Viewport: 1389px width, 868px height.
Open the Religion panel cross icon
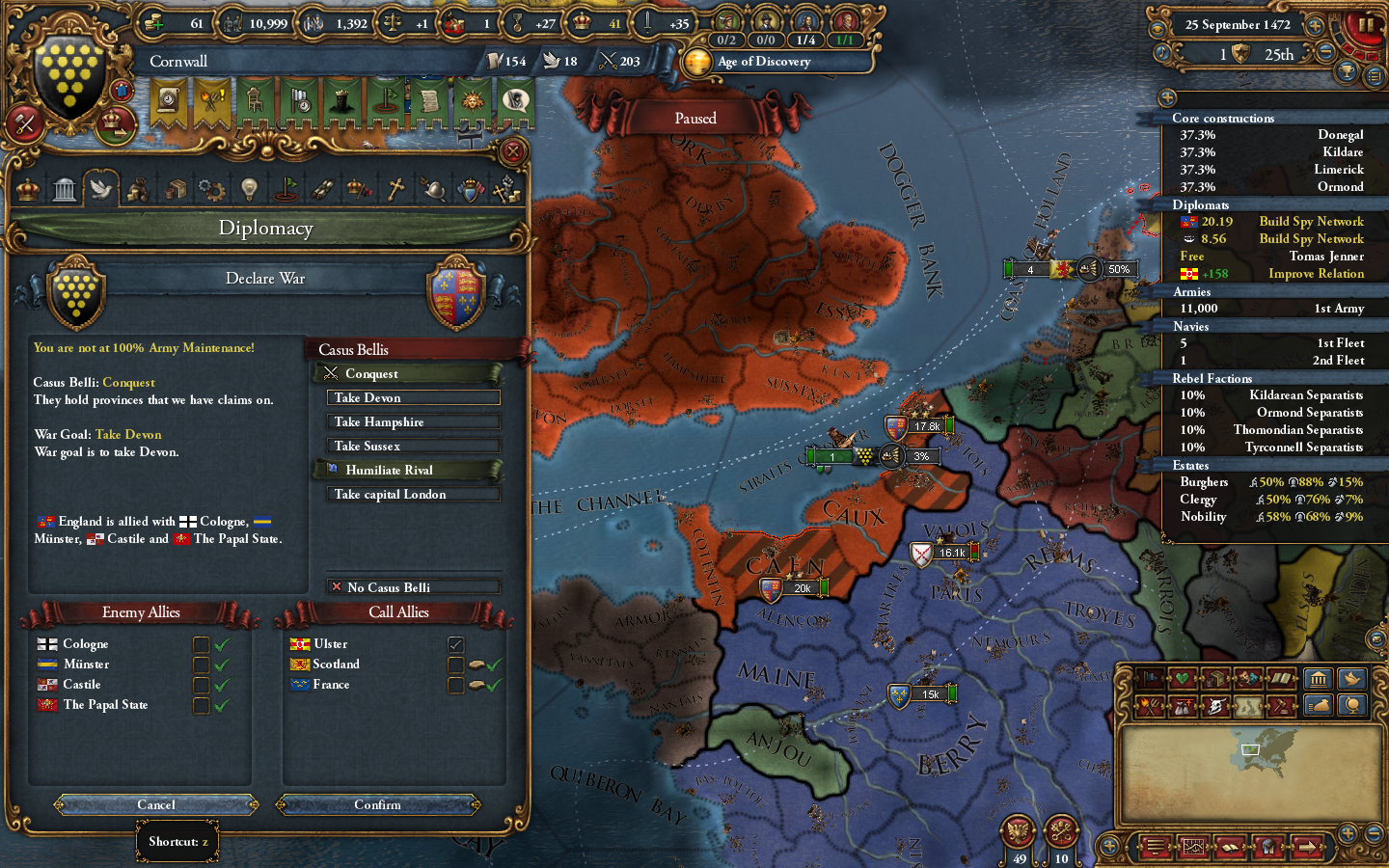[395, 188]
